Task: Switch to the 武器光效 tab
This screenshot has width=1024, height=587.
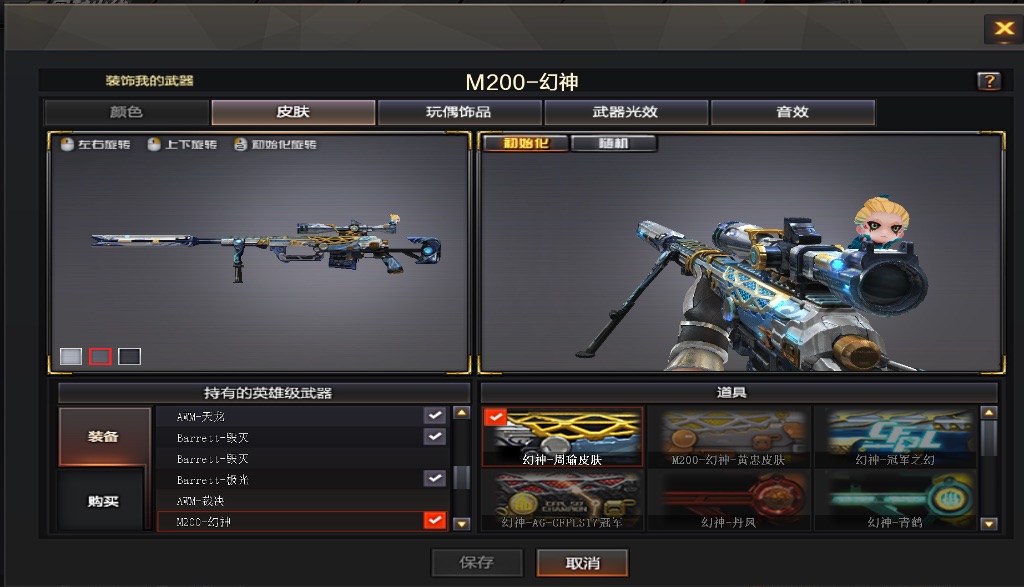Action: [625, 112]
